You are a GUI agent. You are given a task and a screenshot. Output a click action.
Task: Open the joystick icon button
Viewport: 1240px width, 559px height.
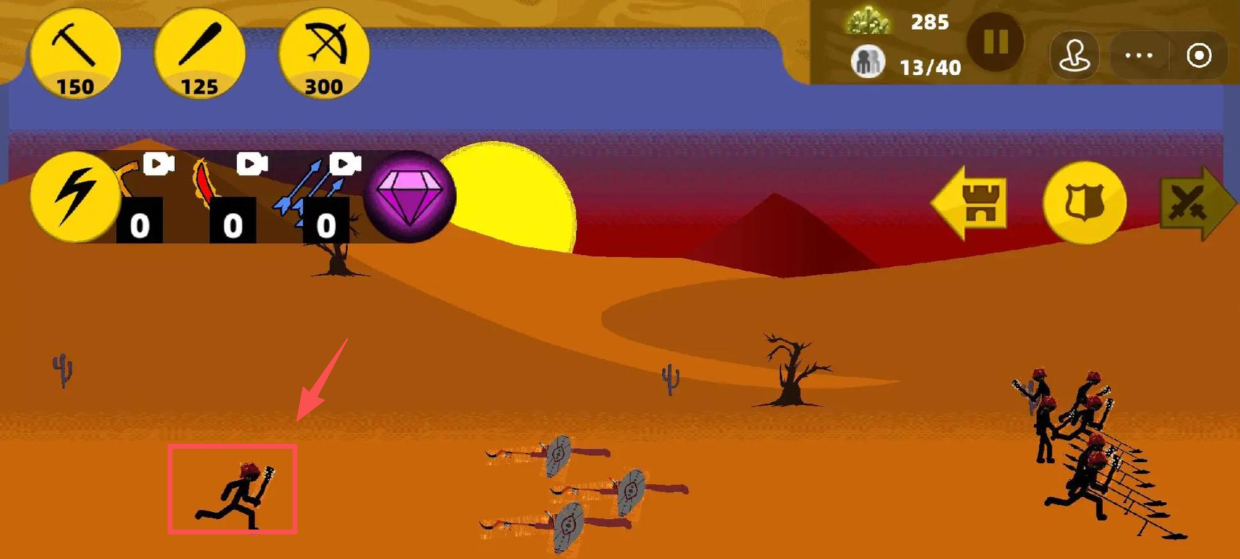point(1074,55)
